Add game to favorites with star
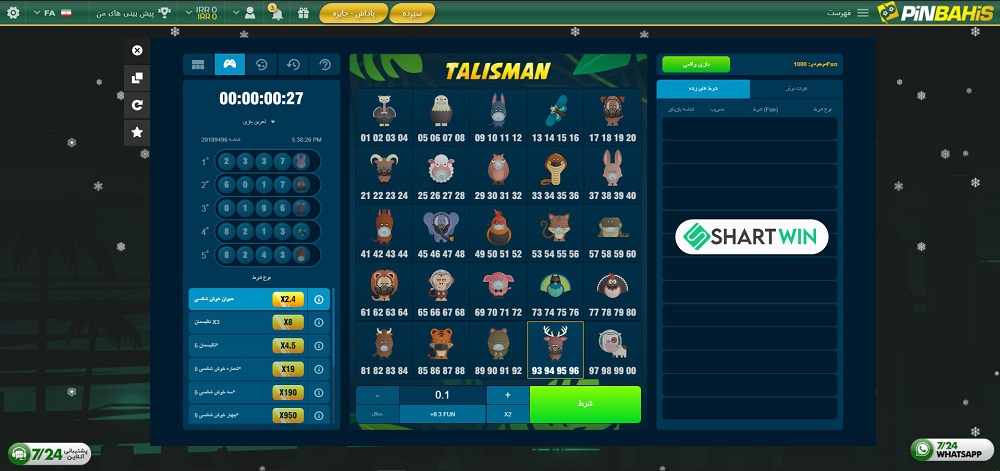1000x471 pixels. tap(137, 131)
